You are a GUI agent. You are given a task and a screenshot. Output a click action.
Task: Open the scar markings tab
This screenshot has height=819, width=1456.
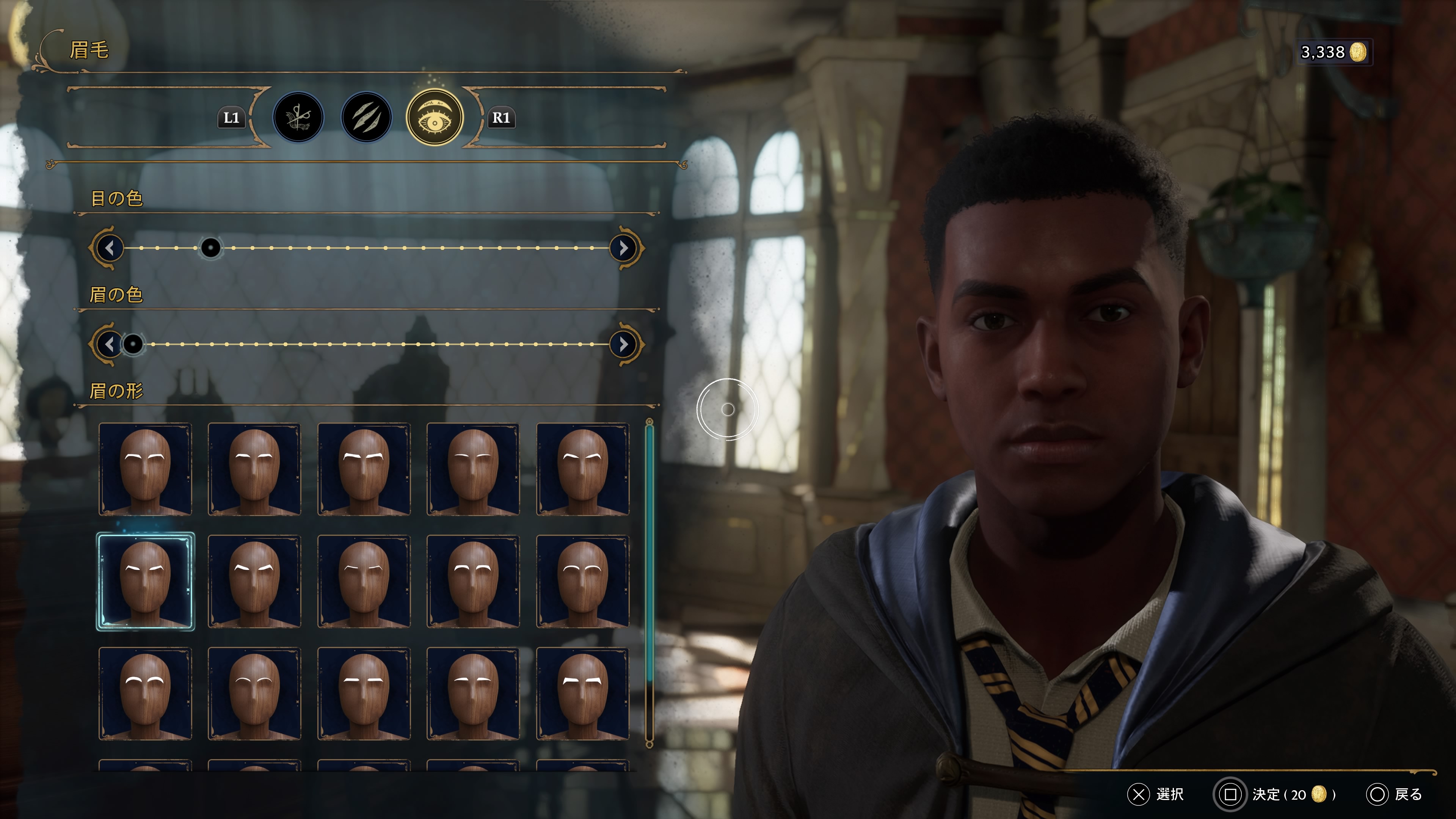[x=366, y=118]
